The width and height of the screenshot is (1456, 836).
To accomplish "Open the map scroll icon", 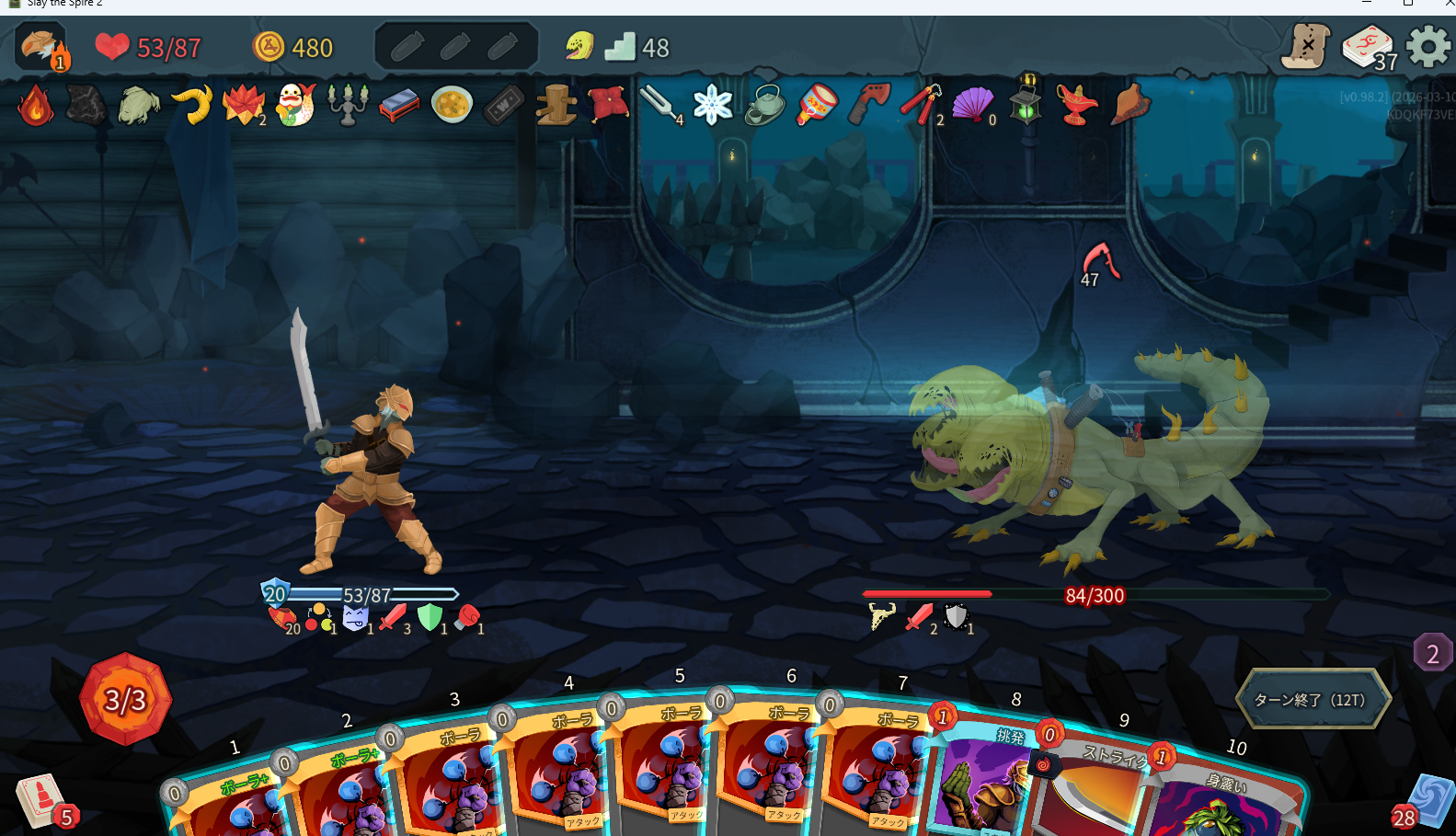I will [x=1306, y=46].
